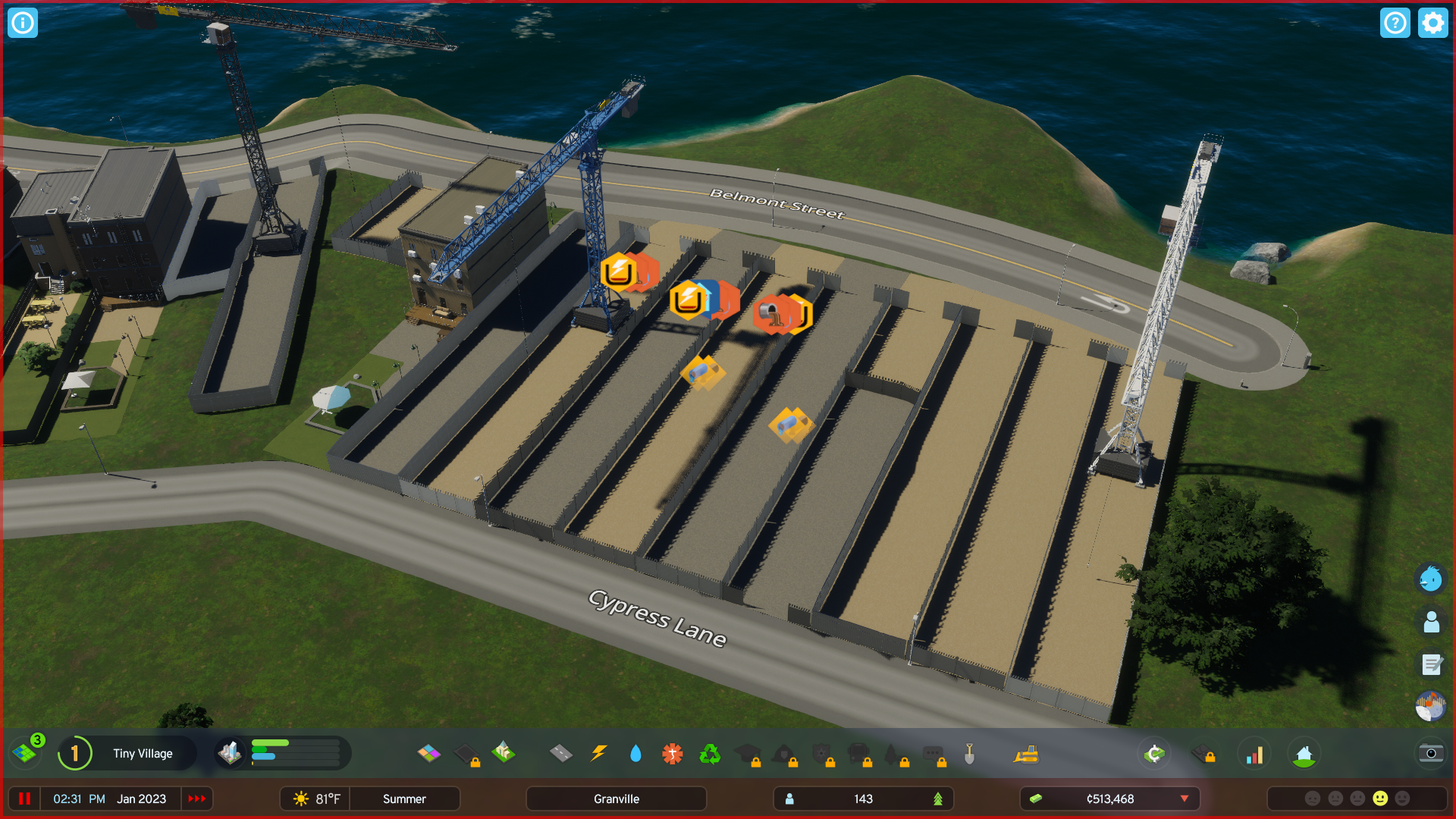This screenshot has height=819, width=1456.
Task: Open the City Statistics chart panel
Action: pyautogui.click(x=1255, y=754)
